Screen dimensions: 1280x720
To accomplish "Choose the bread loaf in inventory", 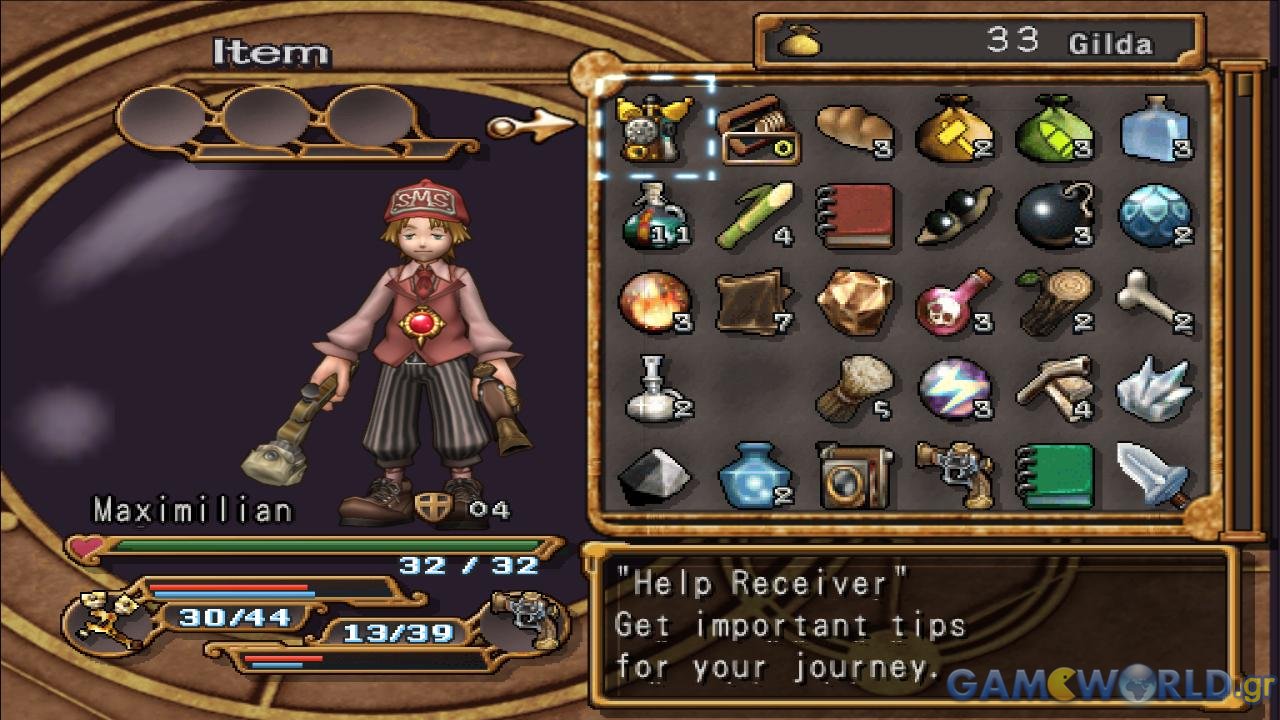I will tap(854, 128).
